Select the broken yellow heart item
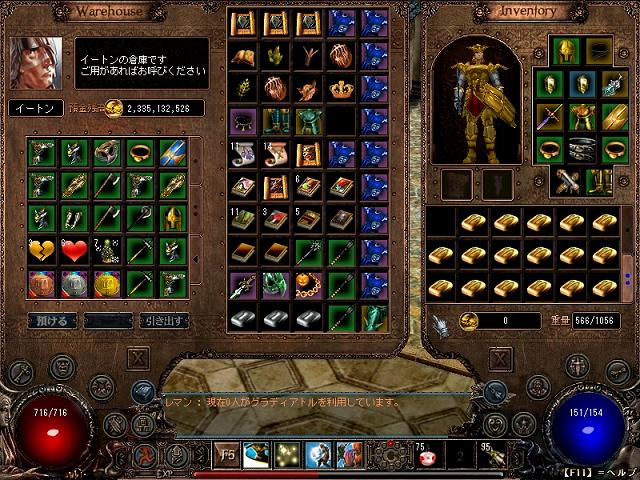 tap(41, 250)
